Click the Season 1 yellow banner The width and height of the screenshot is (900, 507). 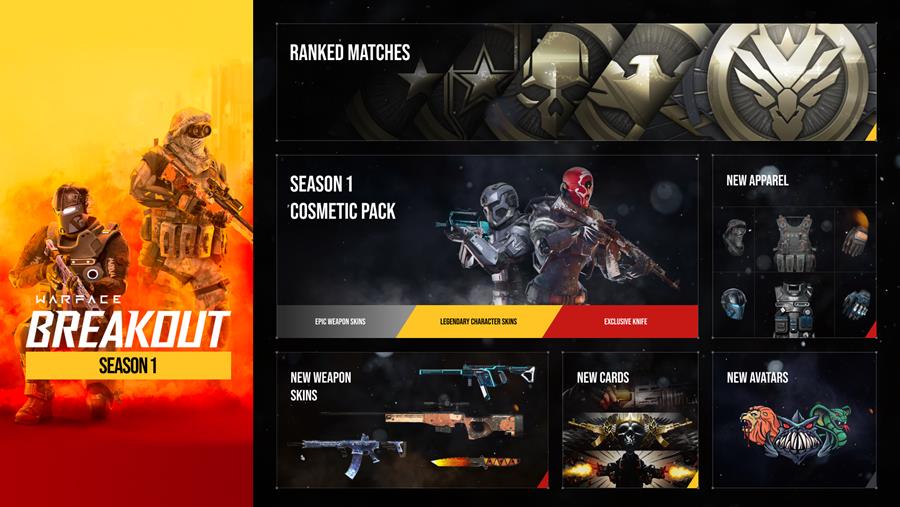click(x=128, y=366)
